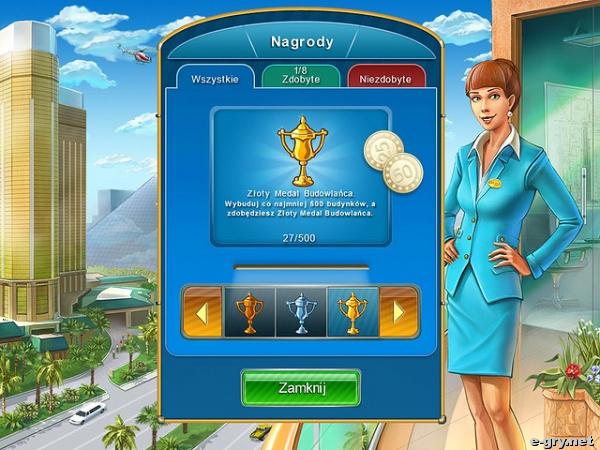
Task: Close the awards window with Zamknij
Action: coord(300,387)
